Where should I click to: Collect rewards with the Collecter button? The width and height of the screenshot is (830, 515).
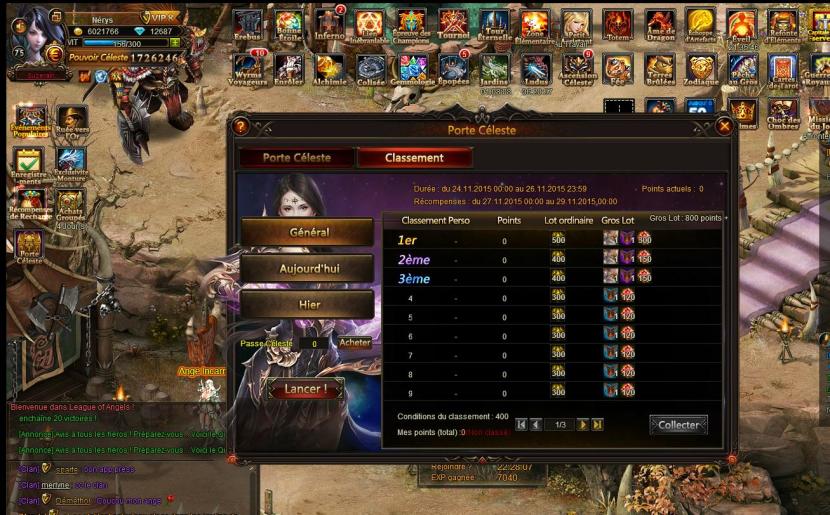678,425
